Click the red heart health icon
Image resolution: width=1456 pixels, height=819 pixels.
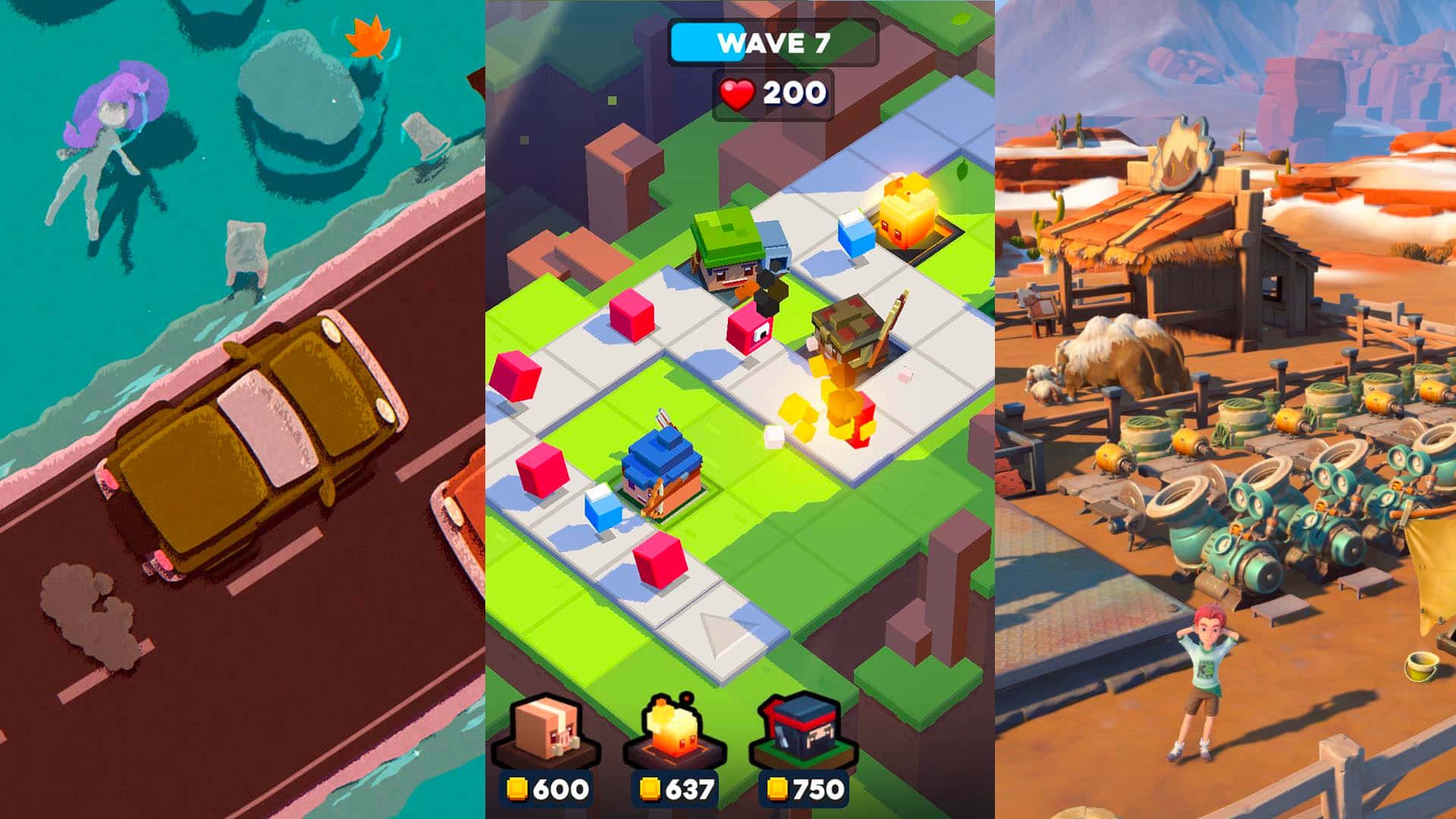[x=736, y=95]
